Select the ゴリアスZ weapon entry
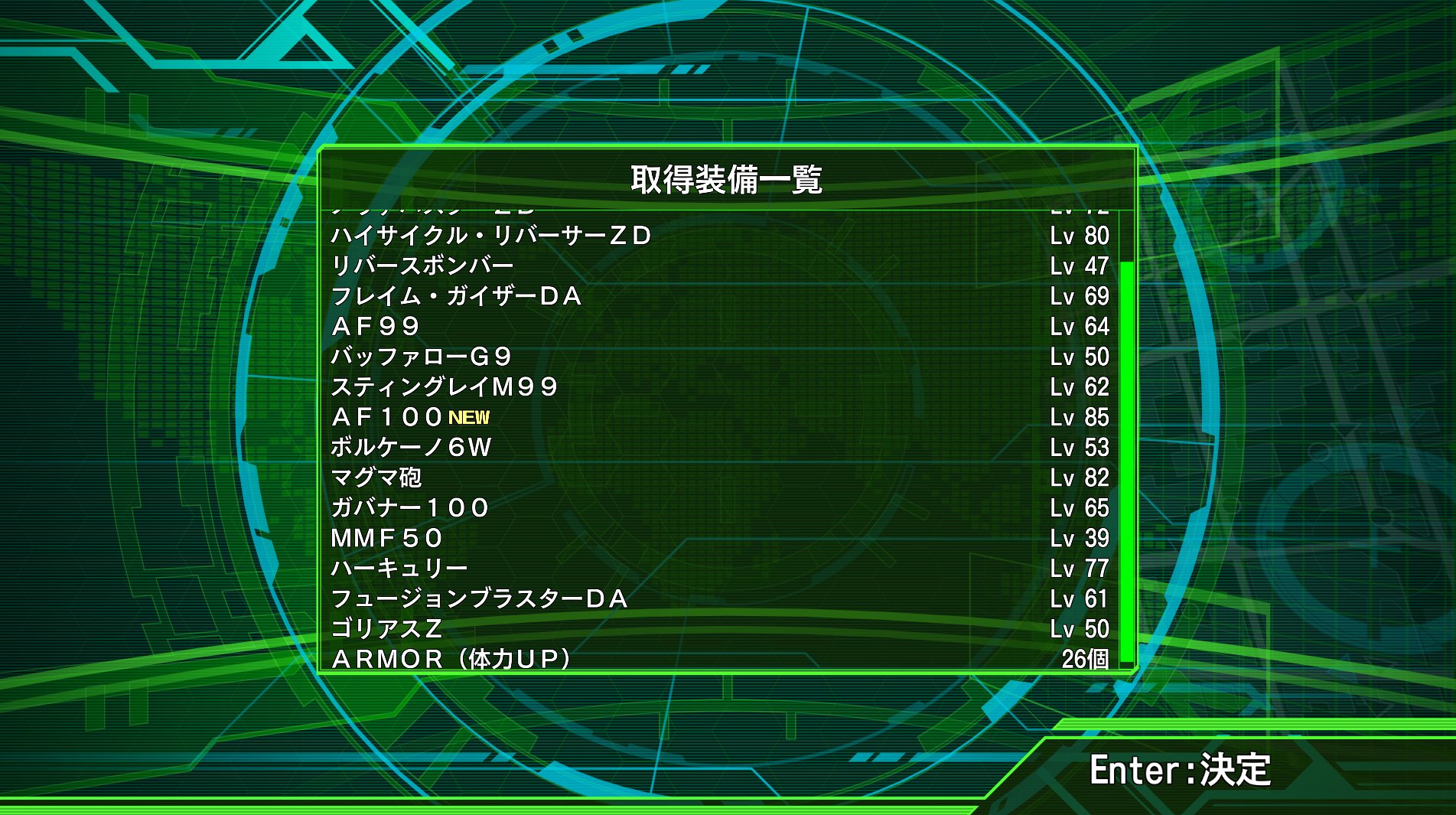Viewport: 1456px width, 815px height. click(x=386, y=628)
